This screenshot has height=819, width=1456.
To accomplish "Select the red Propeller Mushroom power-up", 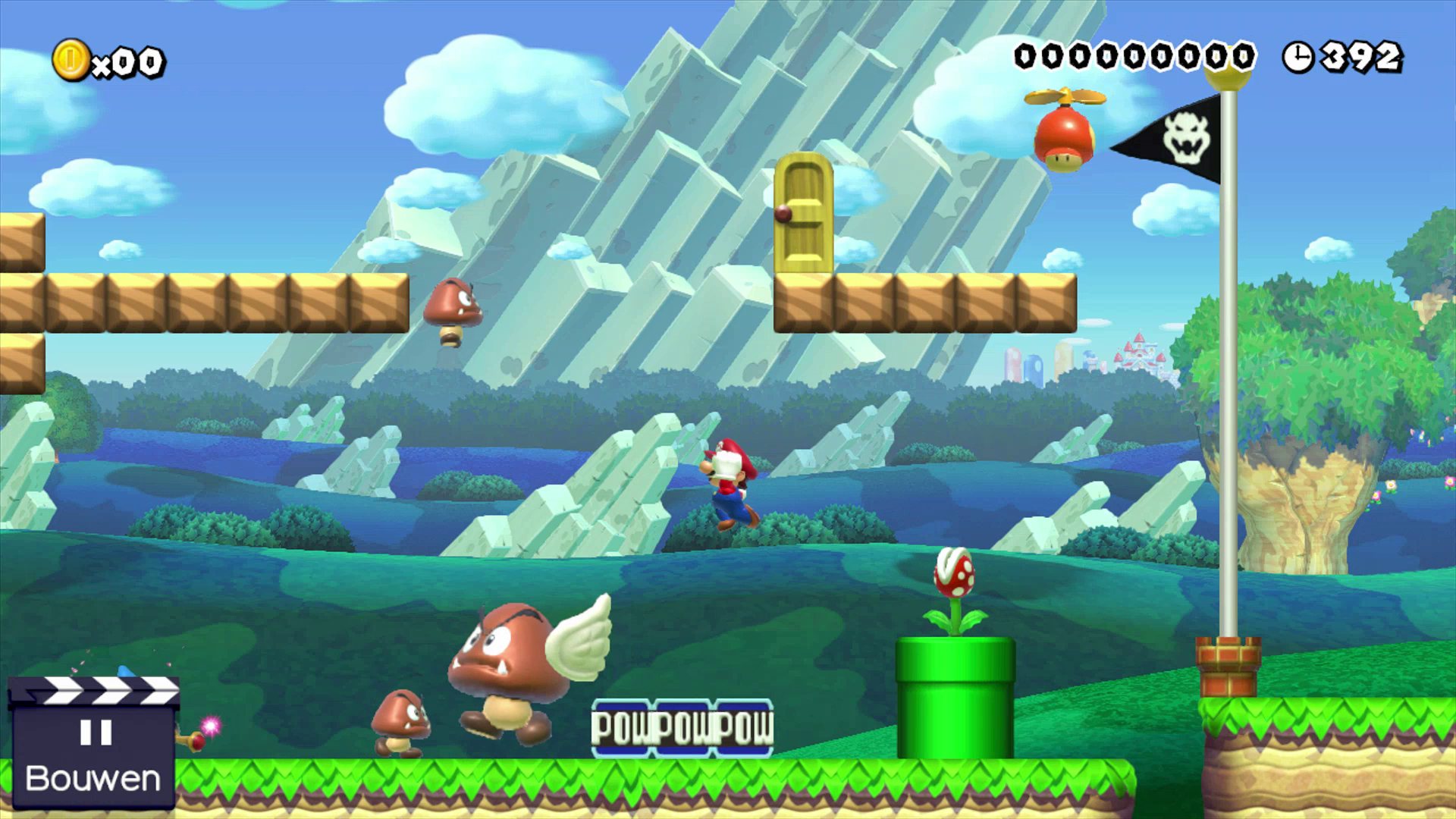I will pyautogui.click(x=1065, y=133).
